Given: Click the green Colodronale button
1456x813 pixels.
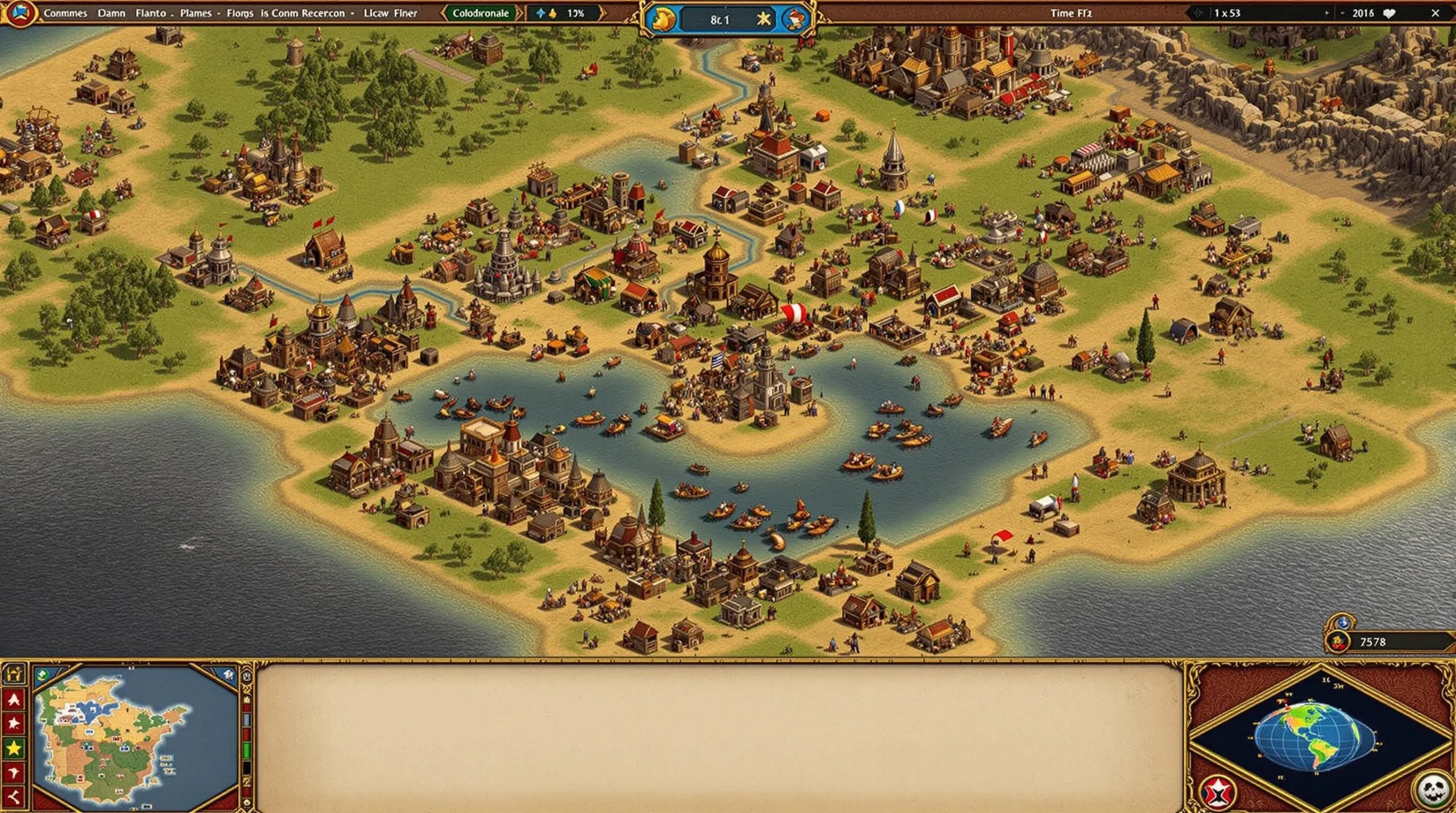Looking at the screenshot, I should pos(481,13).
